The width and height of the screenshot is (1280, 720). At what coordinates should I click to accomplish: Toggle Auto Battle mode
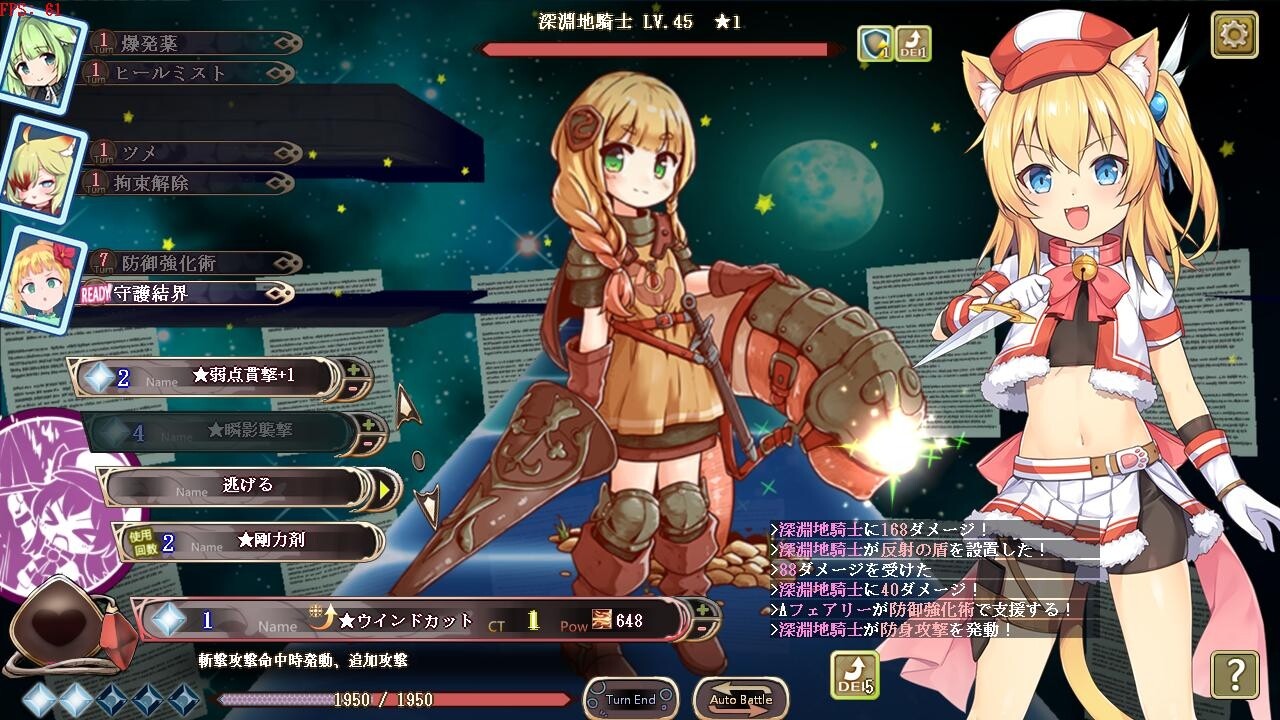(x=740, y=699)
